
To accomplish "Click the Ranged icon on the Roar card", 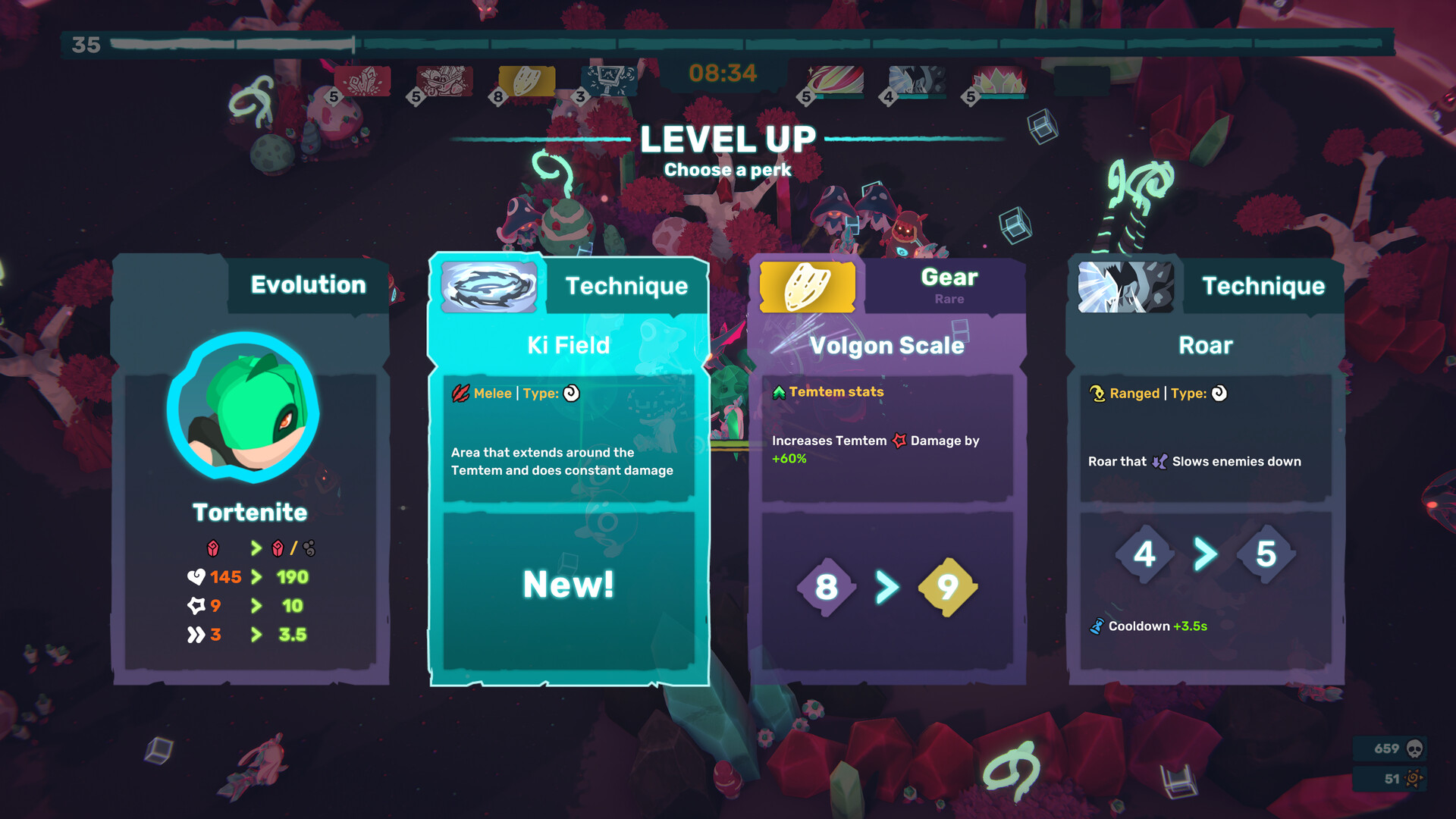I will 1095,394.
